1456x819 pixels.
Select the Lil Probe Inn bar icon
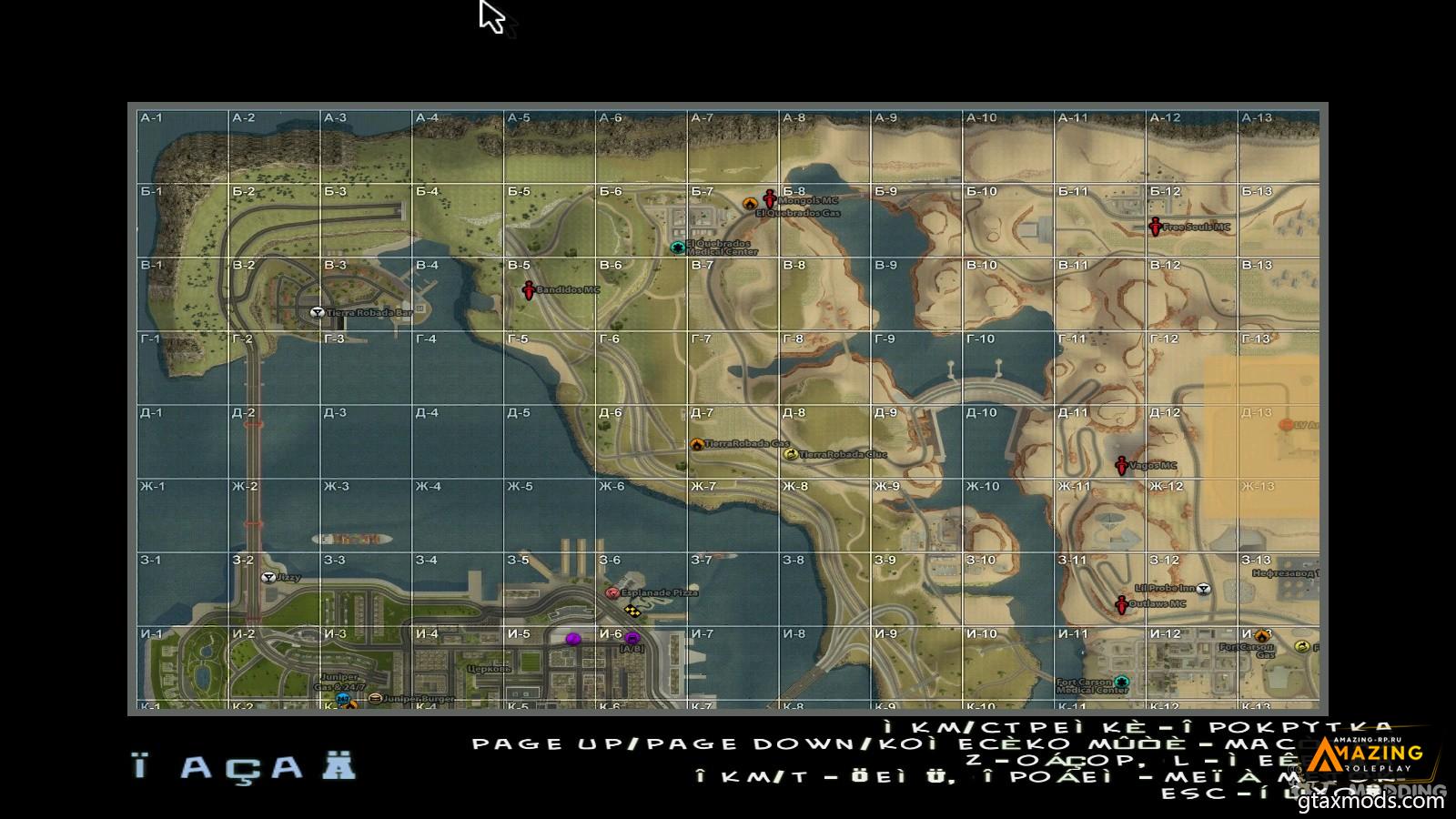pyautogui.click(x=1204, y=589)
